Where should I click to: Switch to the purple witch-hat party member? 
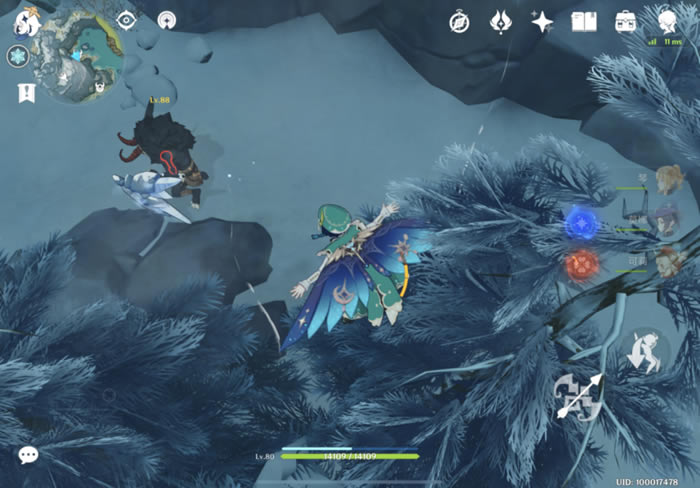click(666, 219)
